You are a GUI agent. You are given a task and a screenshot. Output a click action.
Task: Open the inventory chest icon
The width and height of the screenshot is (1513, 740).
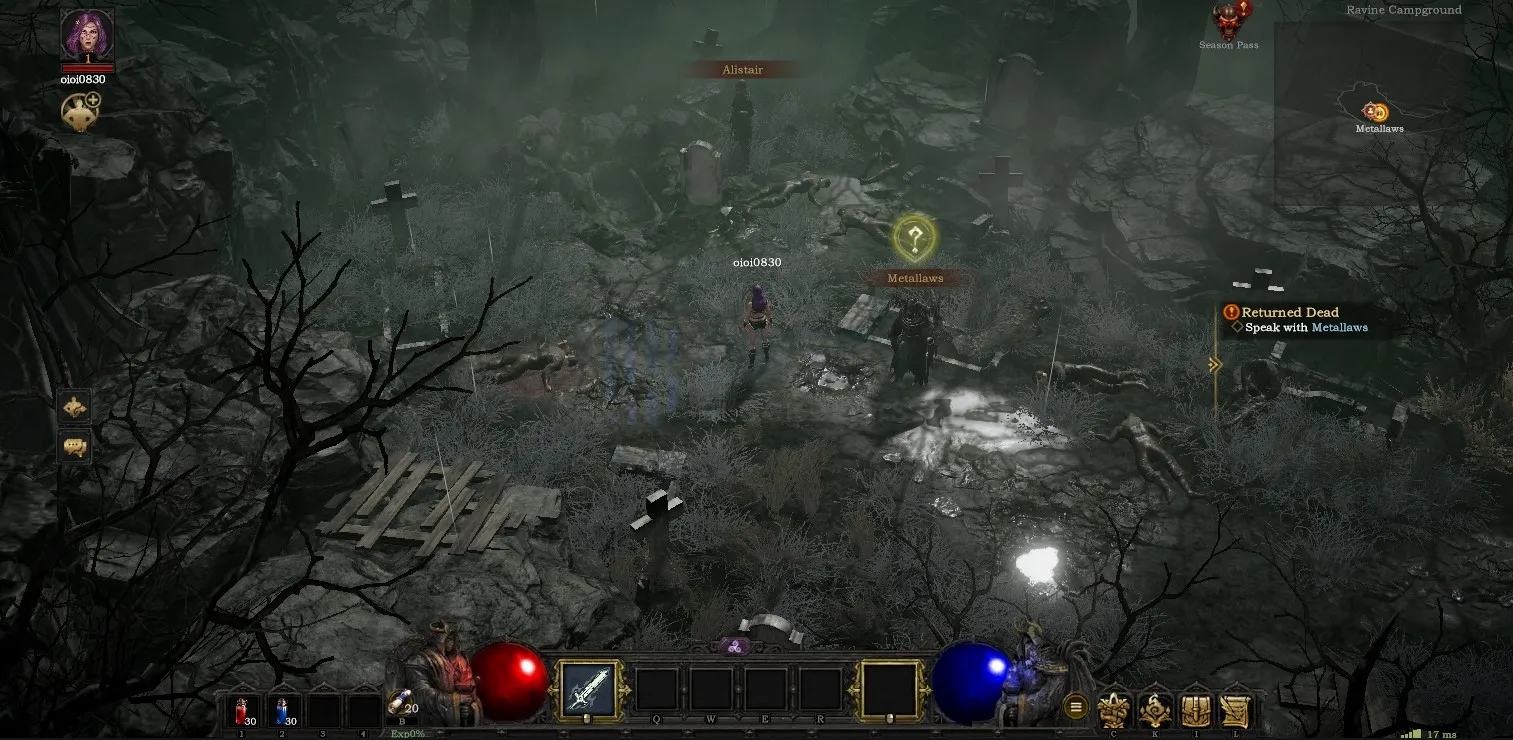[x=1196, y=710]
